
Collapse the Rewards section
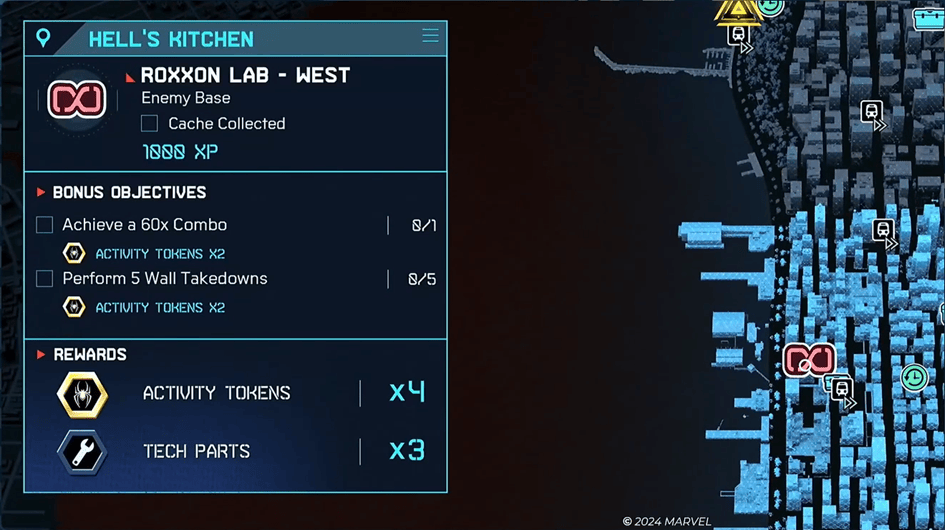41,354
